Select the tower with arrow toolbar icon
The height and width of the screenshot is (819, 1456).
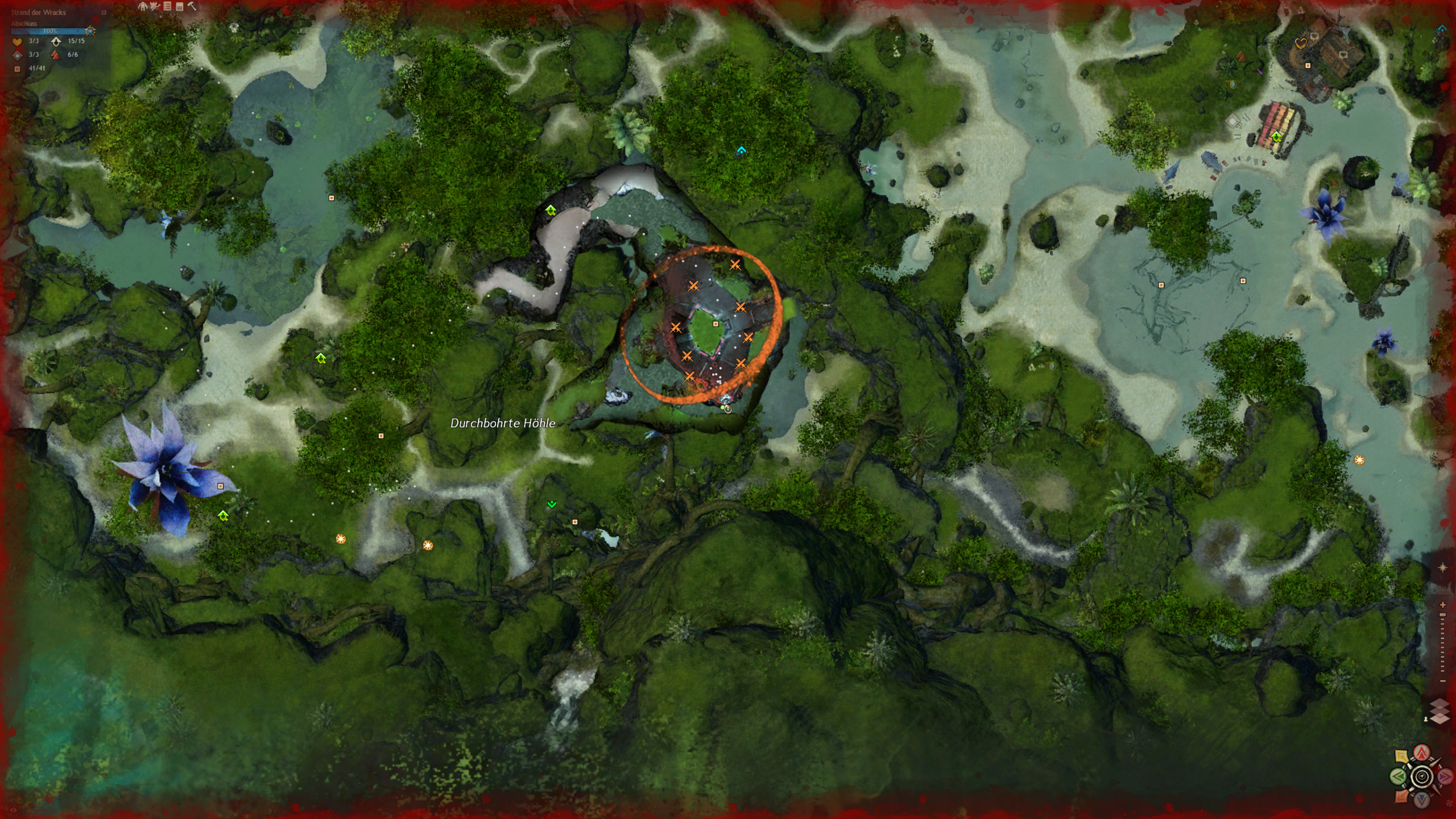tap(155, 6)
